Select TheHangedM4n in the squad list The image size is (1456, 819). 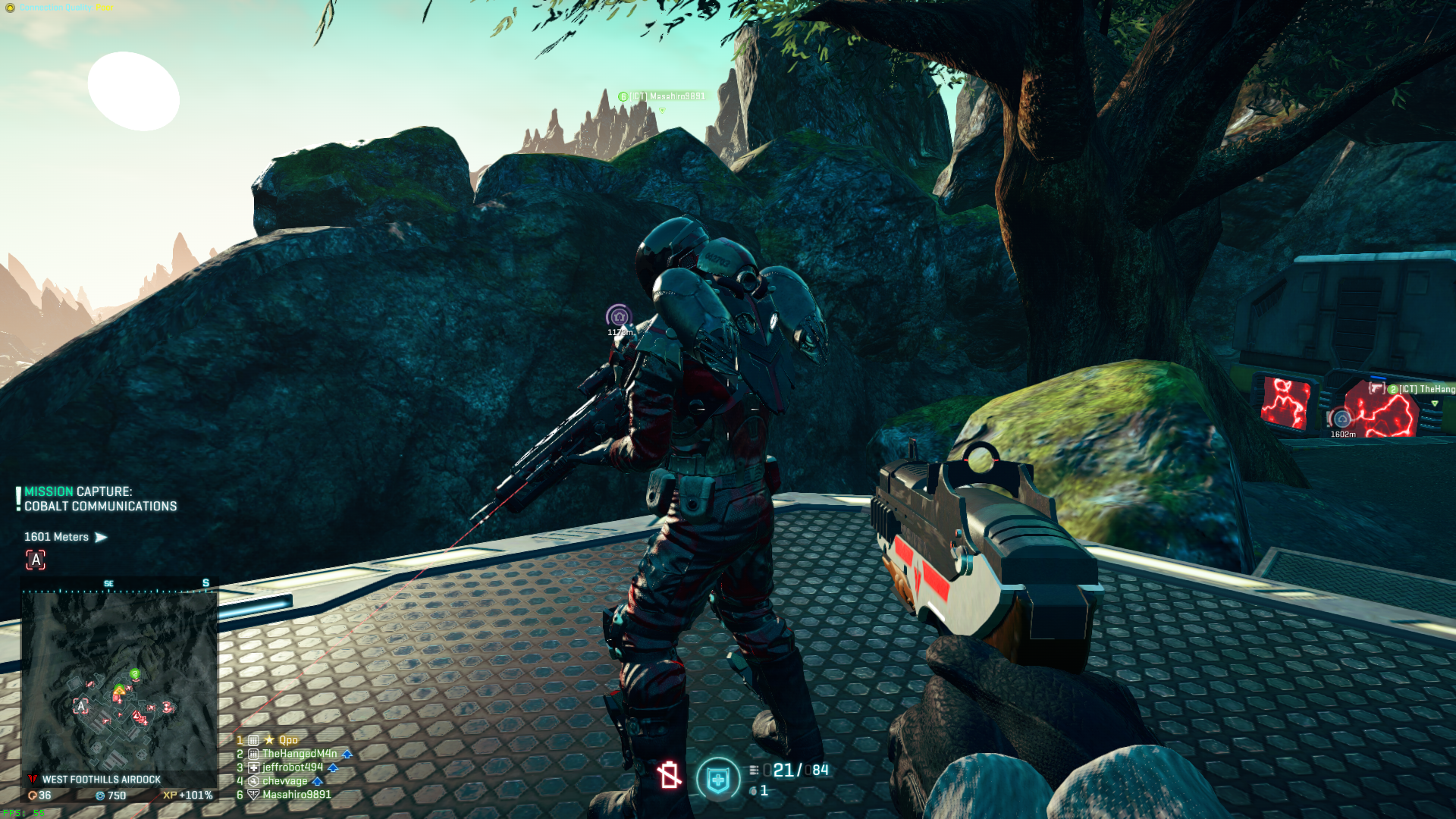pyautogui.click(x=299, y=754)
